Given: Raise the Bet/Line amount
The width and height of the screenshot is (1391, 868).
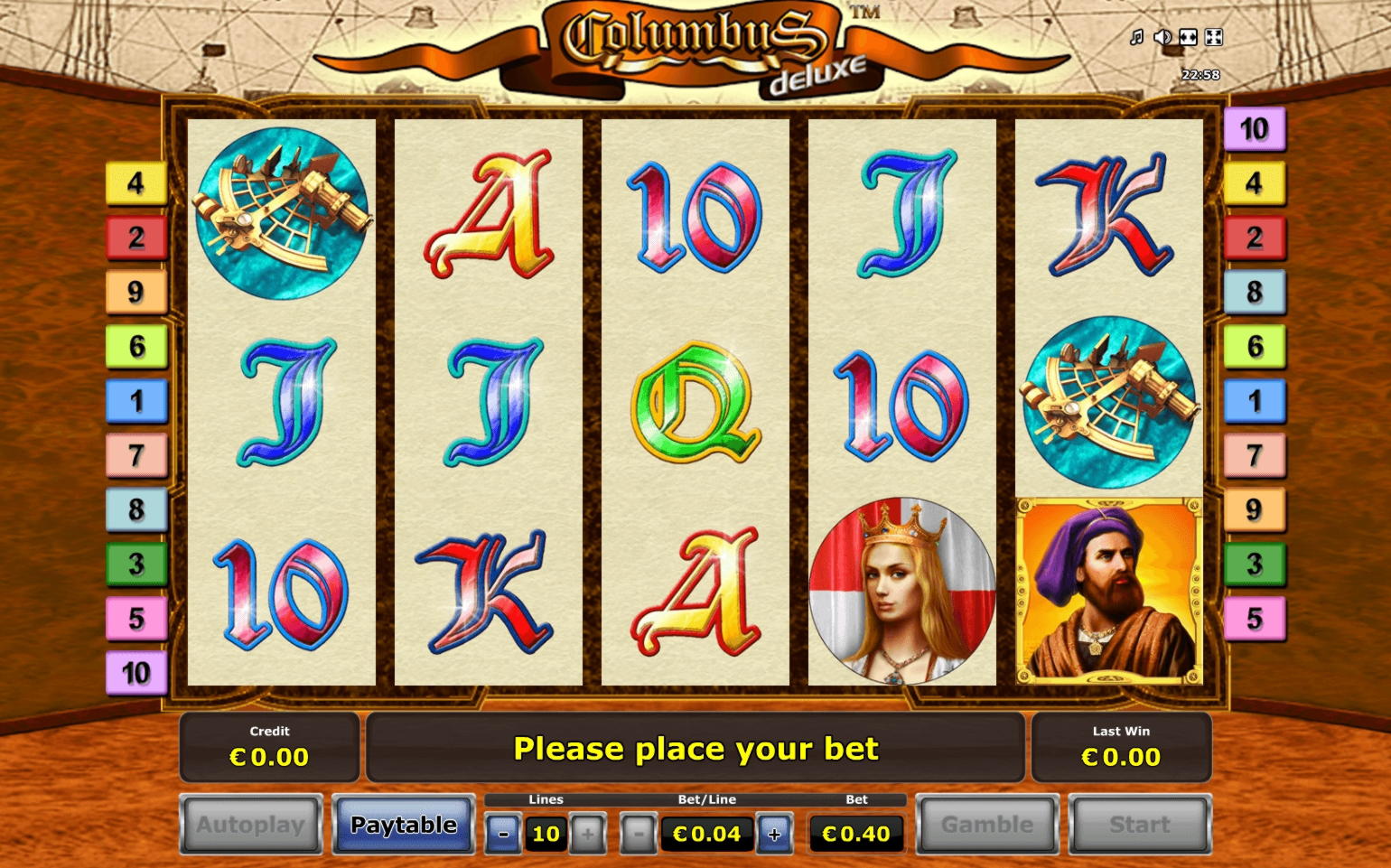Looking at the screenshot, I should (x=774, y=834).
